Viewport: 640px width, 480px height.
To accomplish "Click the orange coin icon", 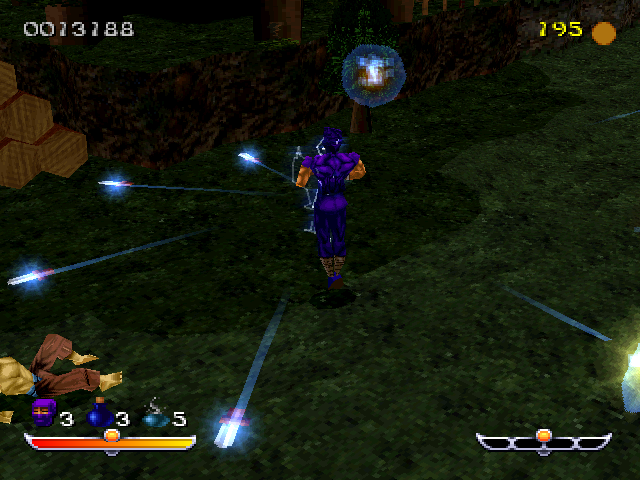I will click(603, 33).
